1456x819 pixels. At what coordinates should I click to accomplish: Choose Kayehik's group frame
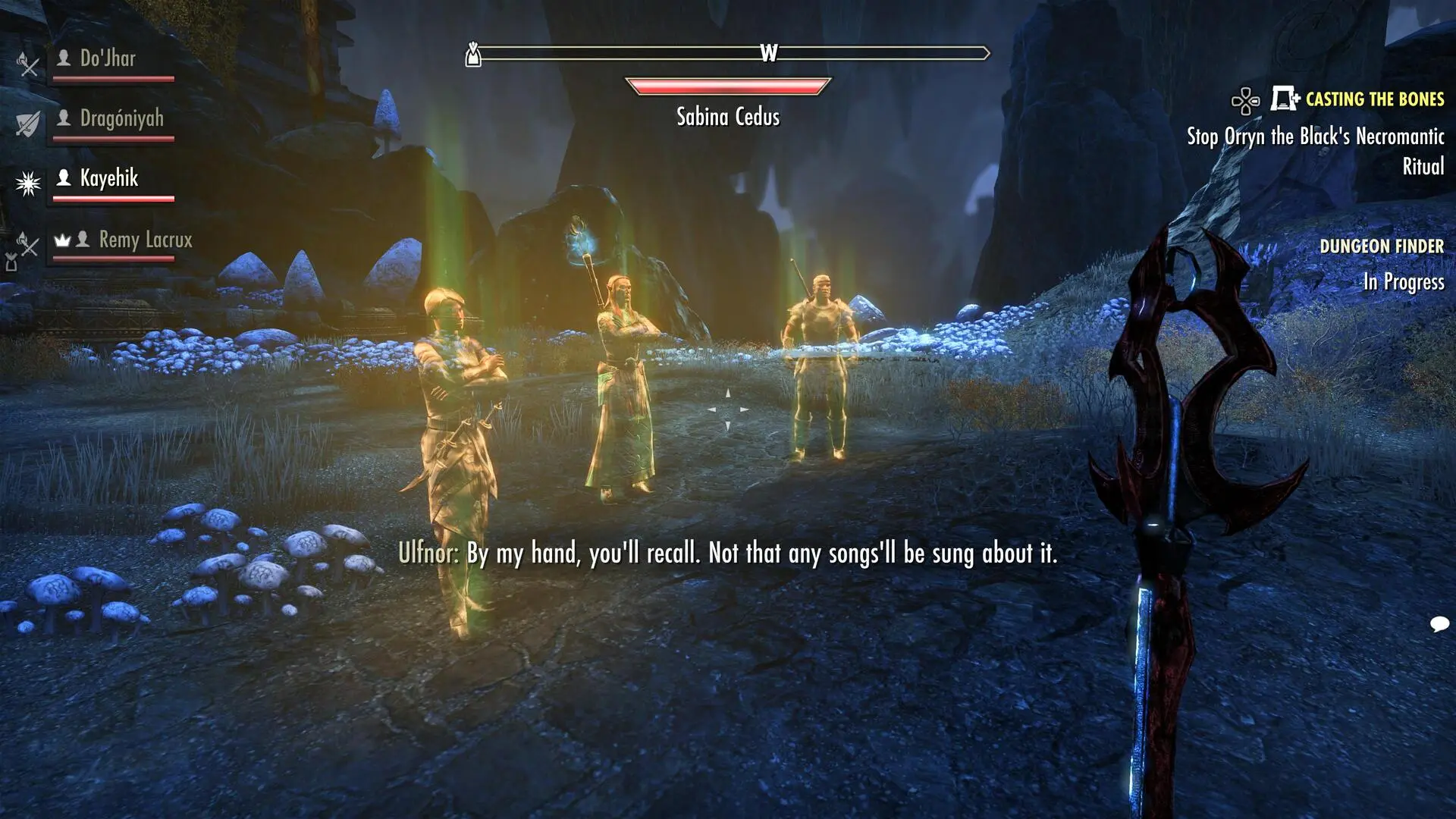109,179
